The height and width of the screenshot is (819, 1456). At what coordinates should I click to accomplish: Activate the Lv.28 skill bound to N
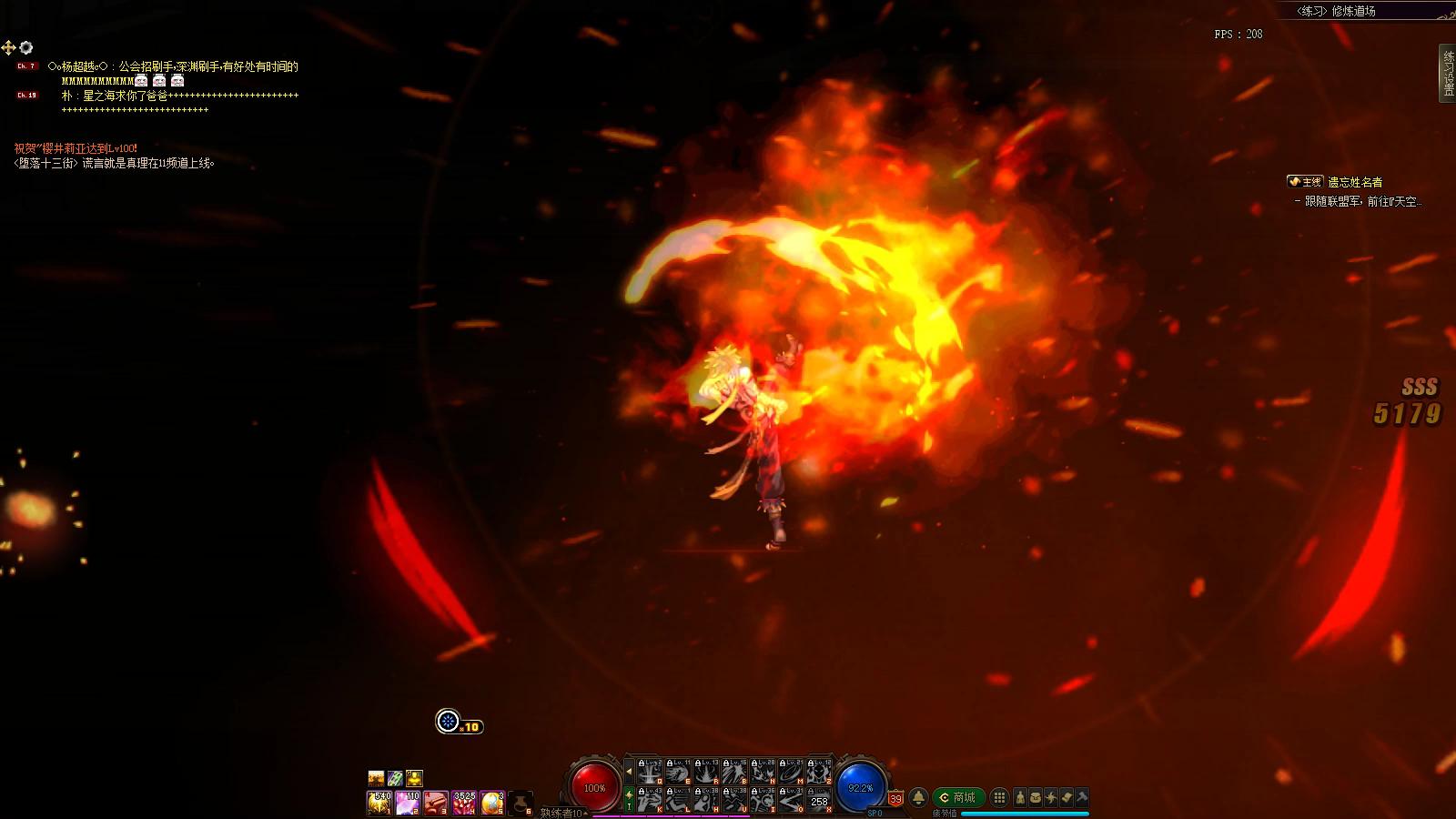(x=763, y=772)
